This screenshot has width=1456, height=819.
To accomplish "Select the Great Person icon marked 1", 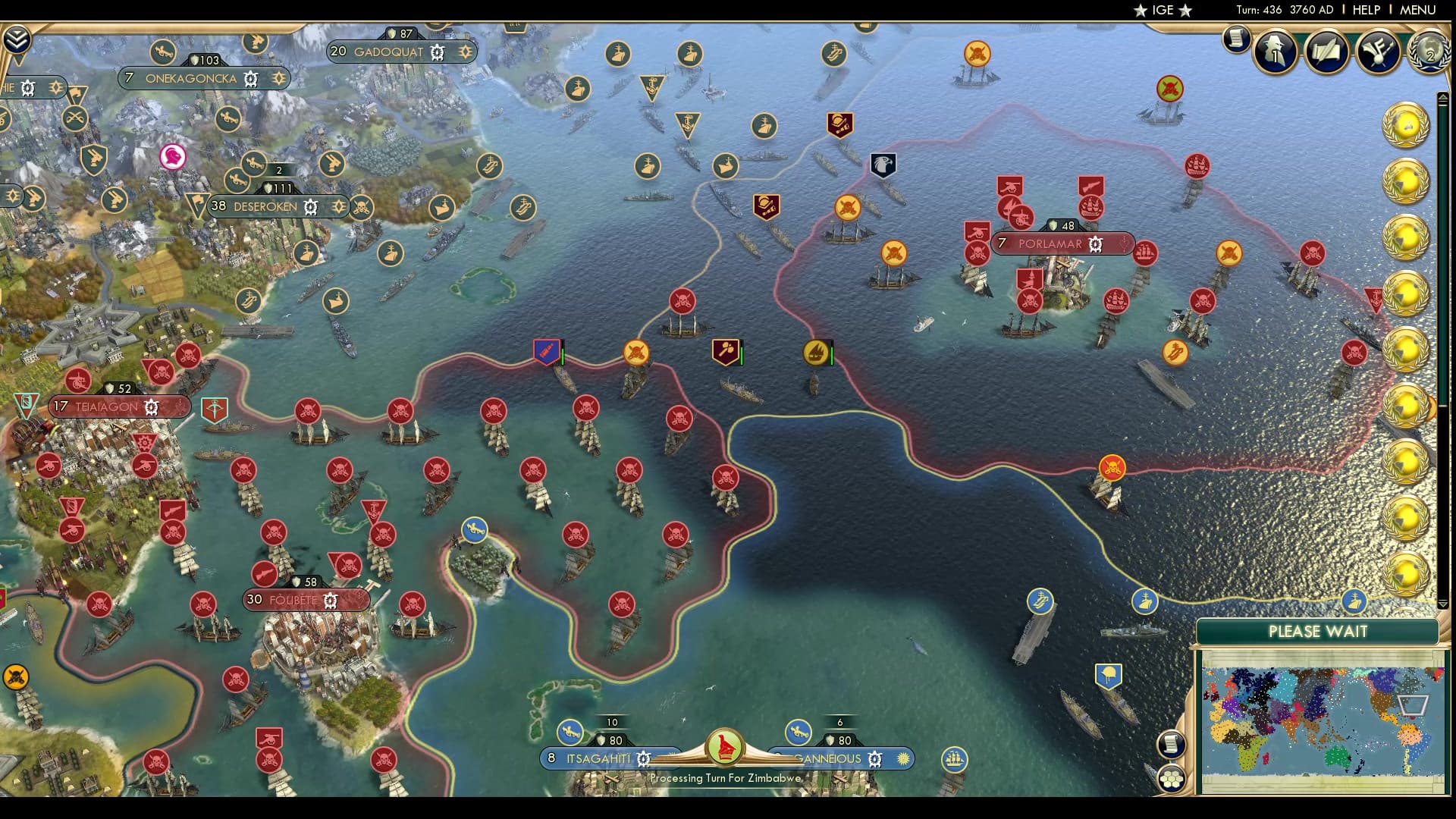I will pyautogui.click(x=1276, y=53).
